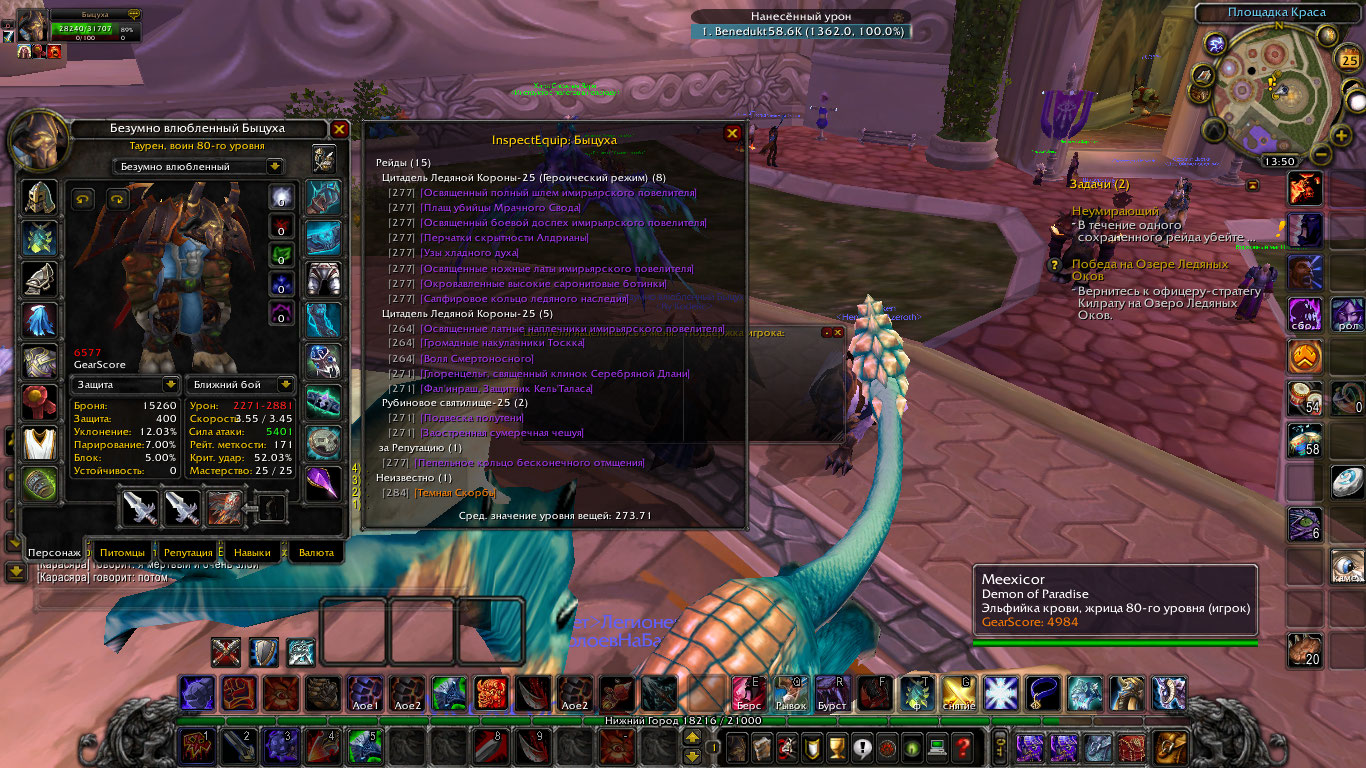Switch to the Питомцы tab
Screen dimensions: 1366x768
pos(121,552)
